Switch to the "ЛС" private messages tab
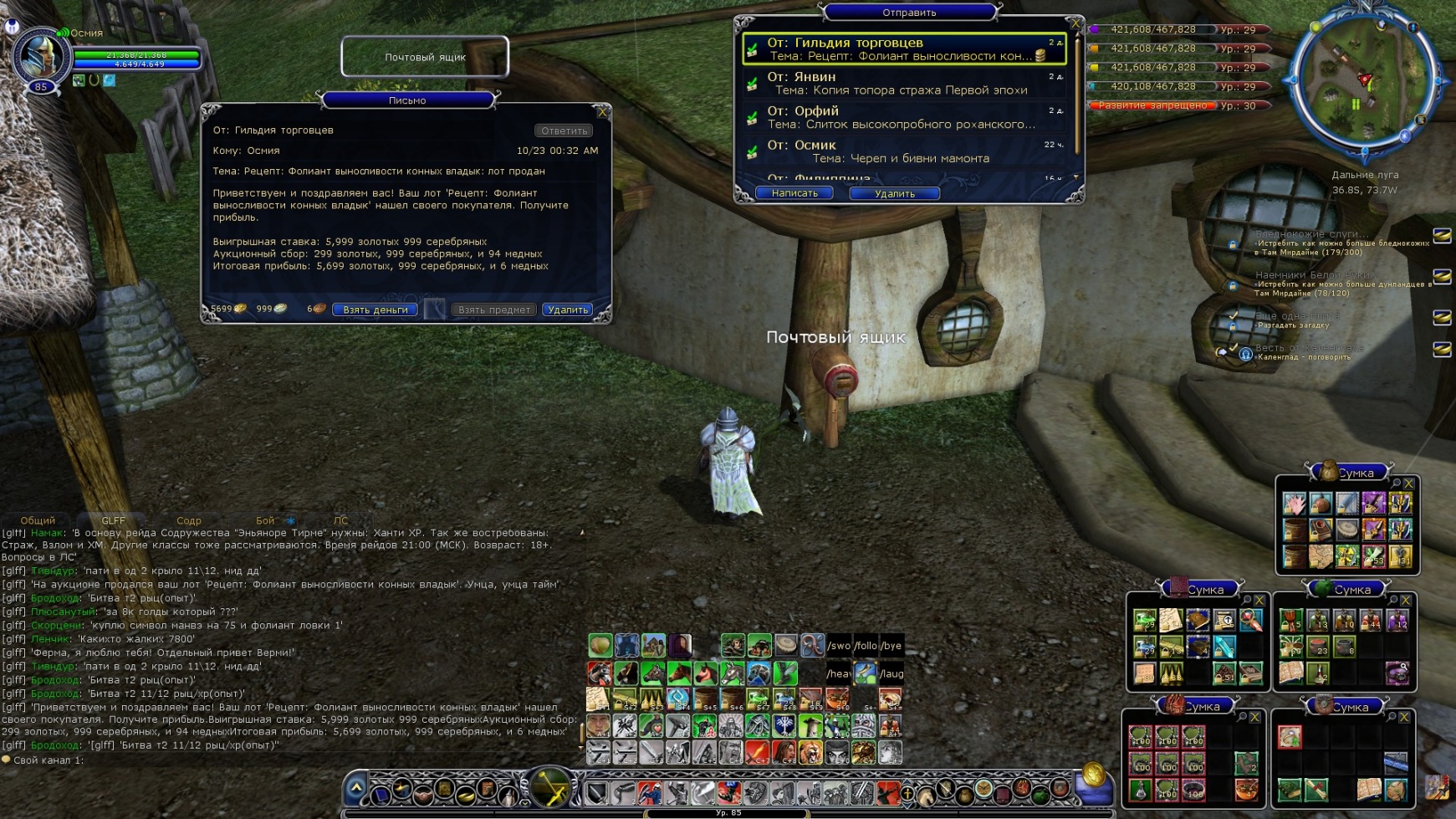The width and height of the screenshot is (1456, 819). [340, 520]
